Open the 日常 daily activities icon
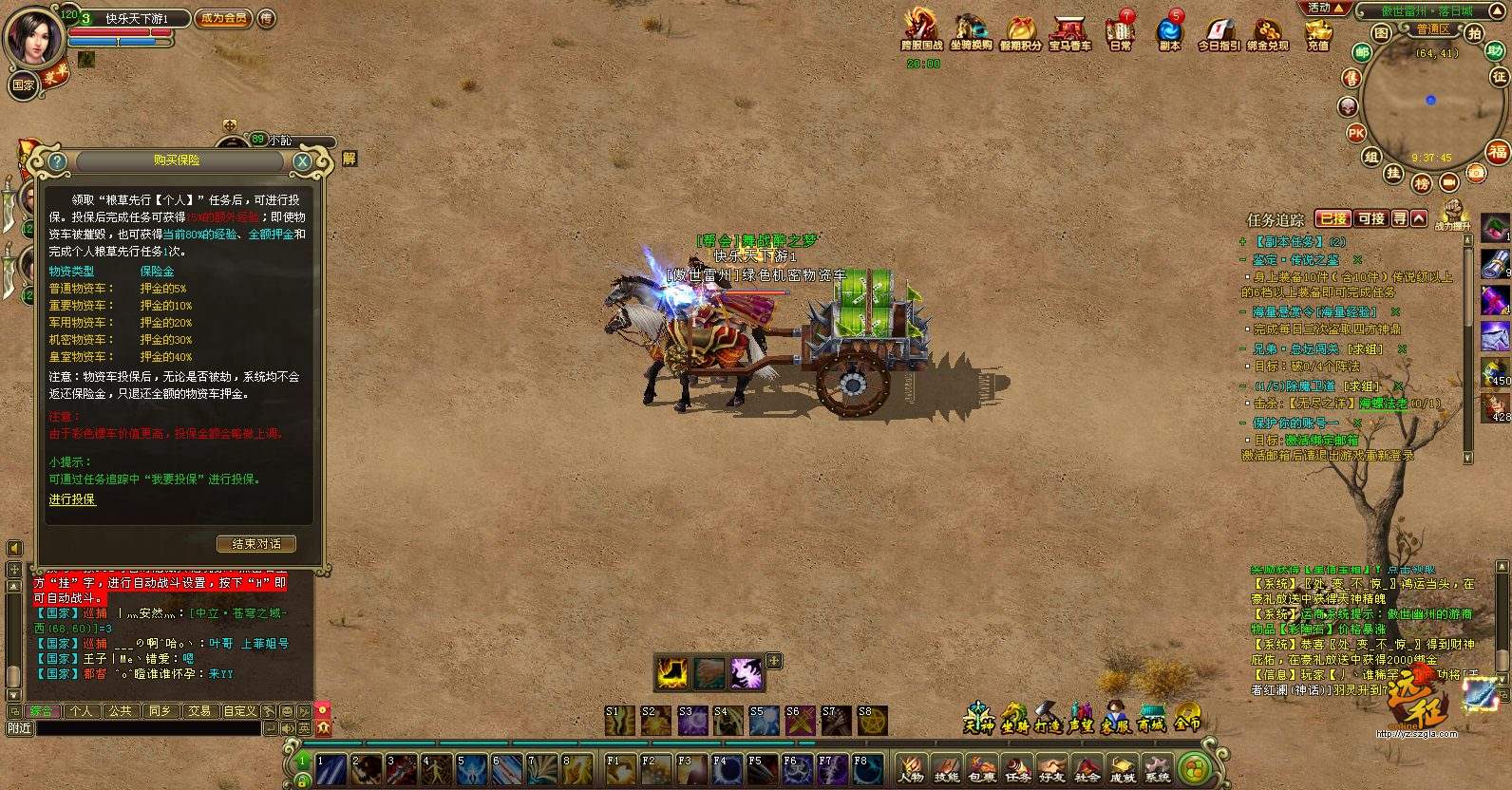1512x790 pixels. 1121,31
